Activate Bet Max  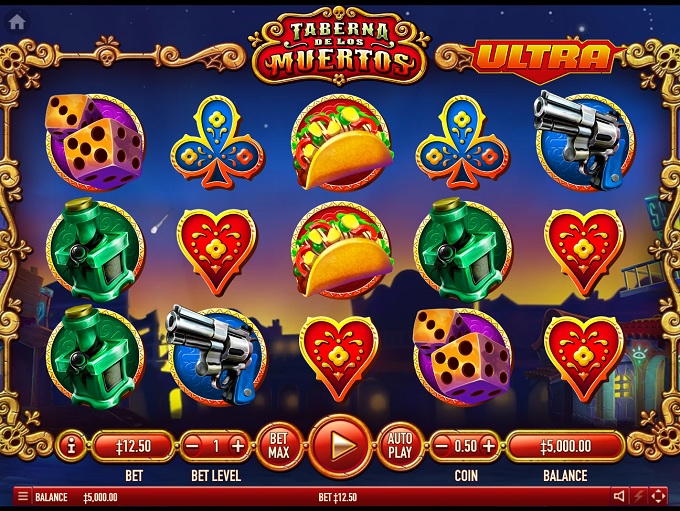click(280, 445)
